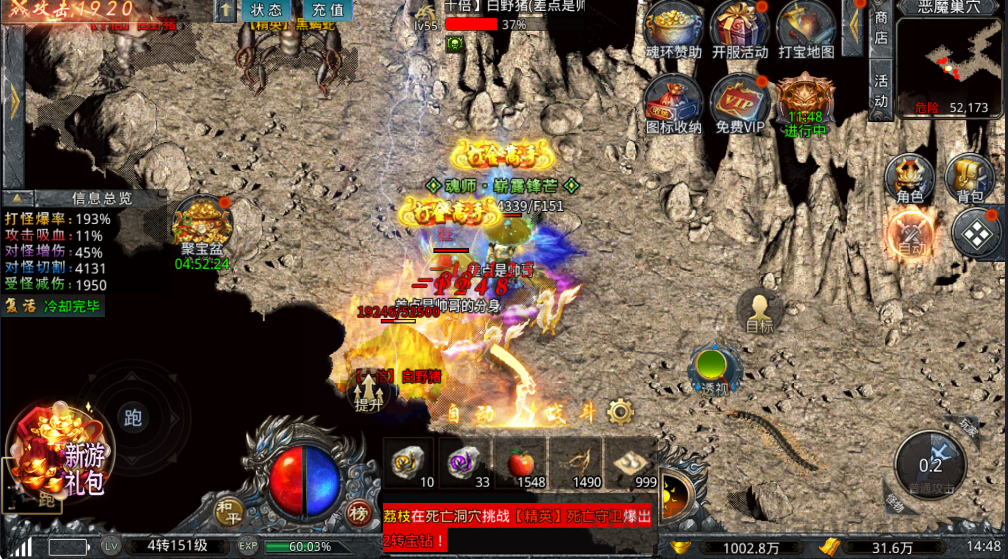Open the 活动 activities button

[x=881, y=89]
